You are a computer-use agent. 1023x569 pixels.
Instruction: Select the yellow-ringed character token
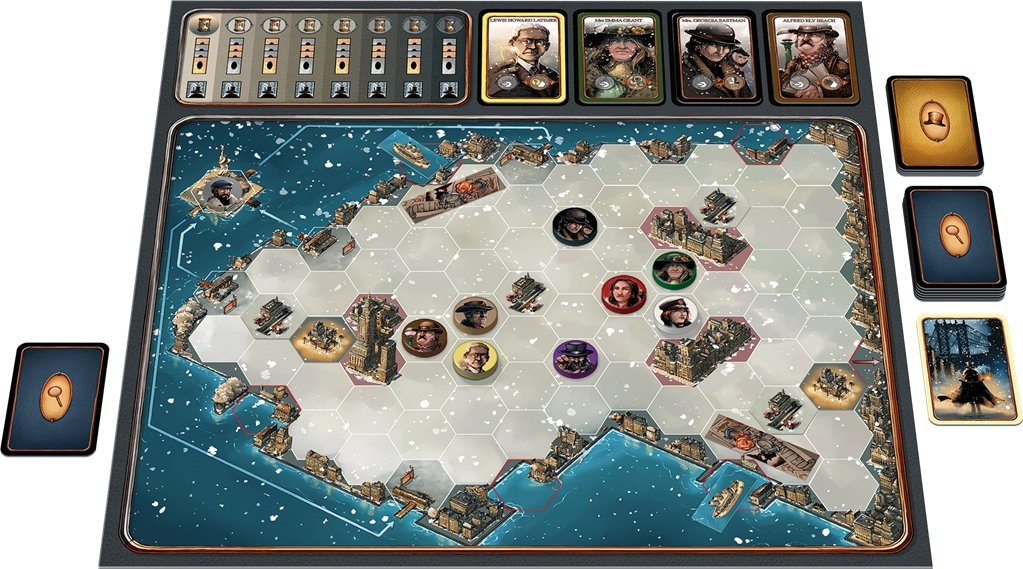click(474, 359)
